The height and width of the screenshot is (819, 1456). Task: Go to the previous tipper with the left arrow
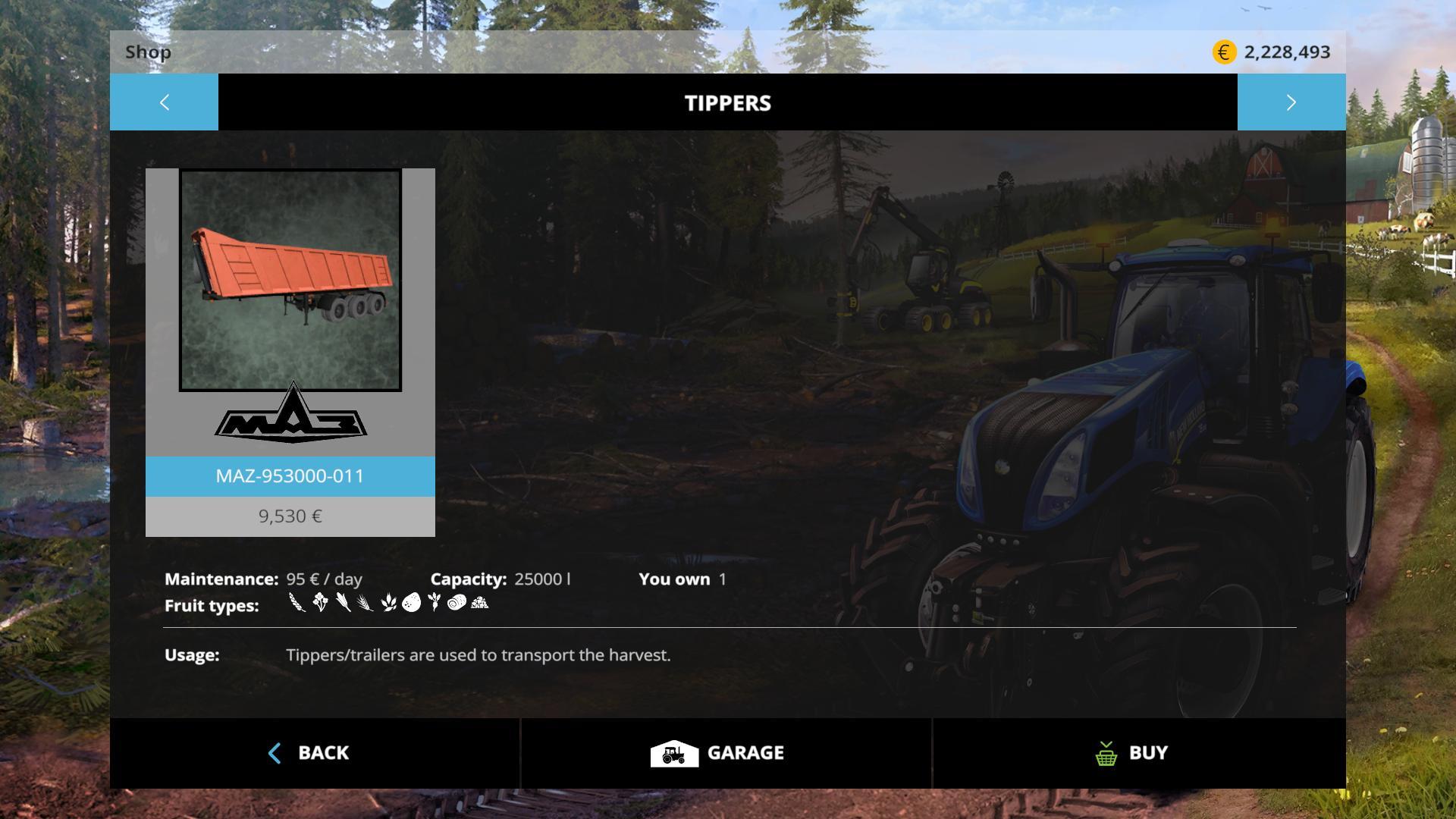click(x=164, y=102)
